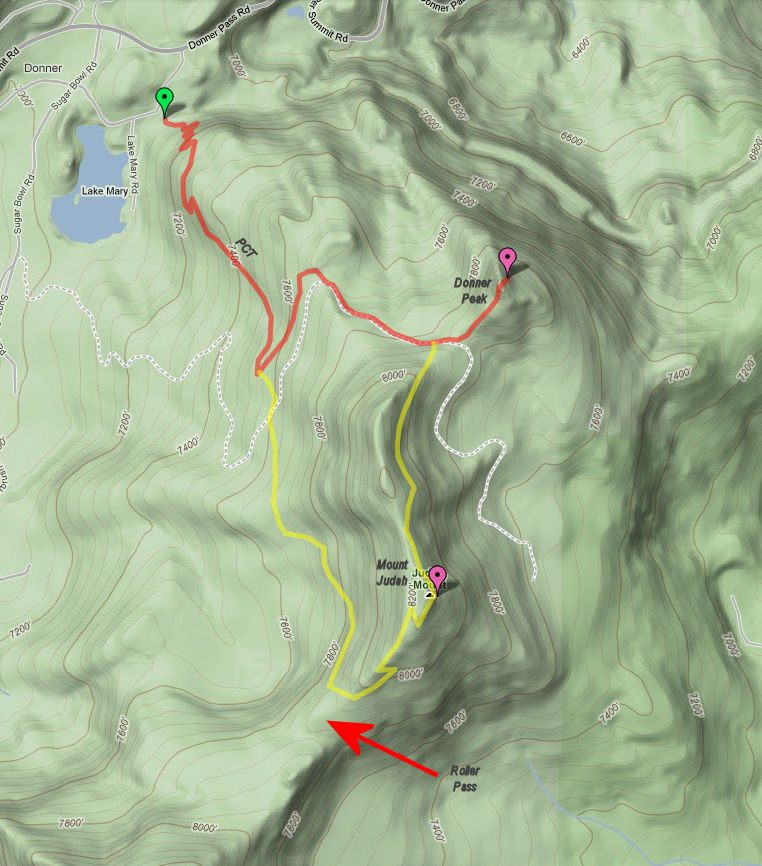
Task: Click the green trailhead start marker
Action: point(164,100)
